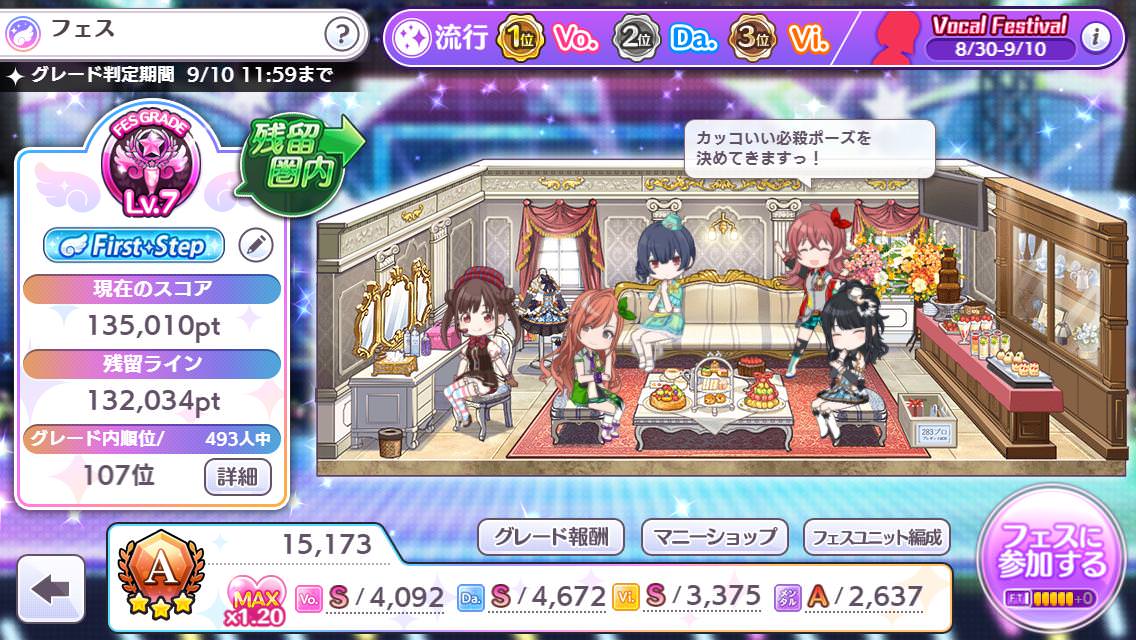Open フェスユニット編成 unit formation
The height and width of the screenshot is (640, 1136).
876,537
